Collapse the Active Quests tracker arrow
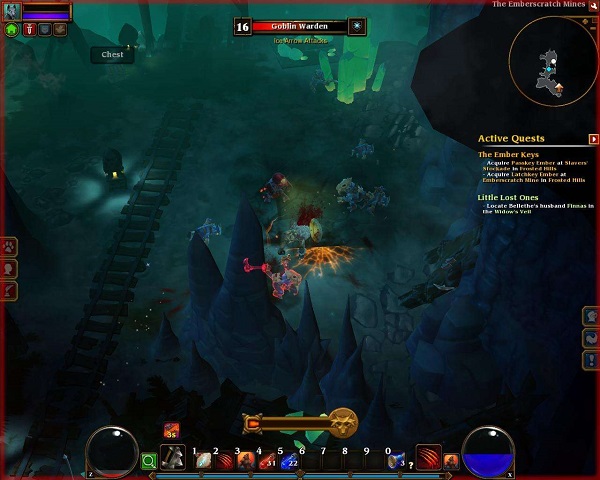Screen dimensions: 600x480 coord(594,139)
